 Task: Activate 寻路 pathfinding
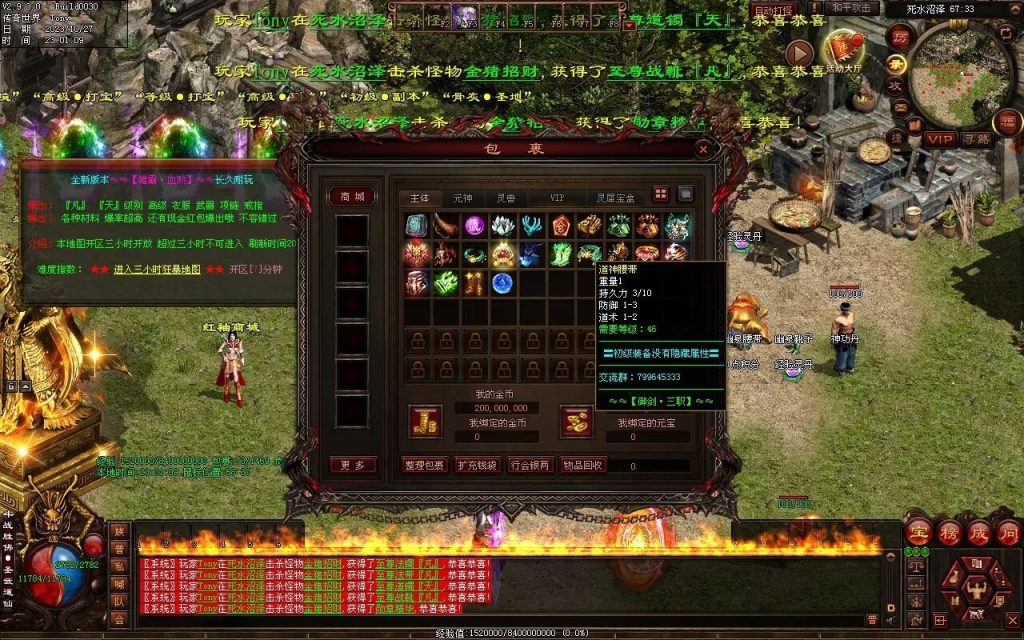tap(977, 138)
